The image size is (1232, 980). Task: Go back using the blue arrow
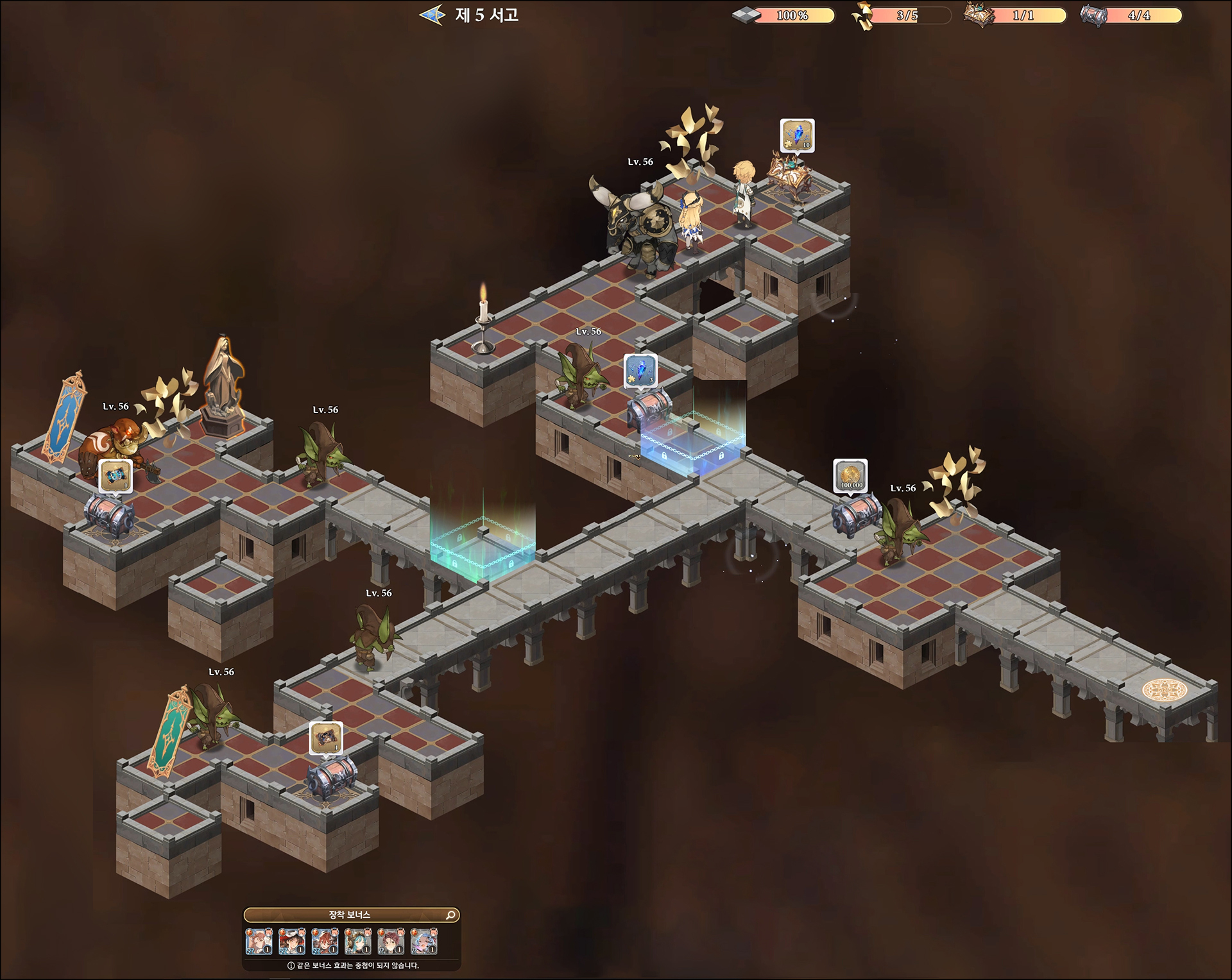432,15
